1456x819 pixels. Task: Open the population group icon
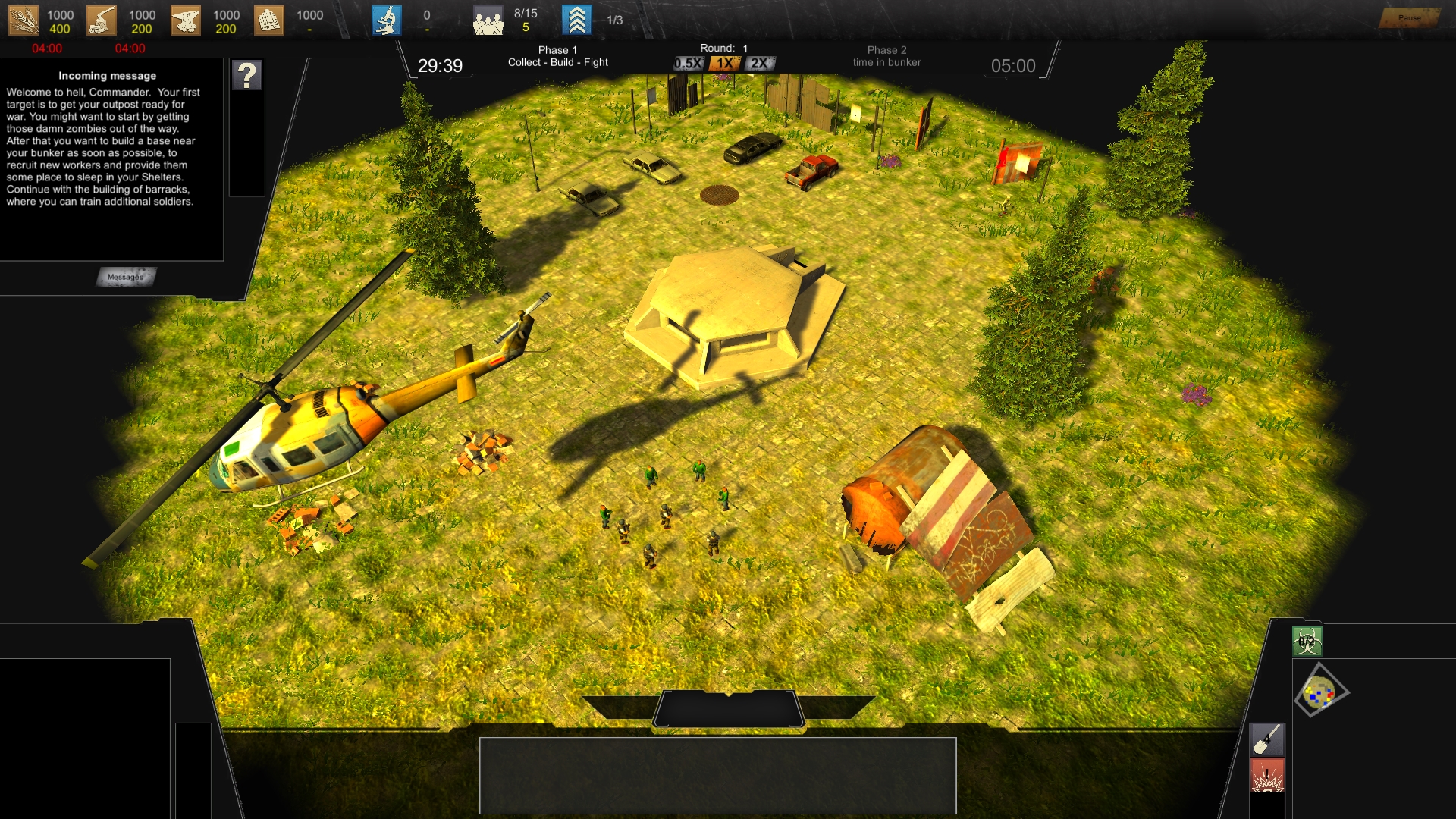(x=488, y=20)
